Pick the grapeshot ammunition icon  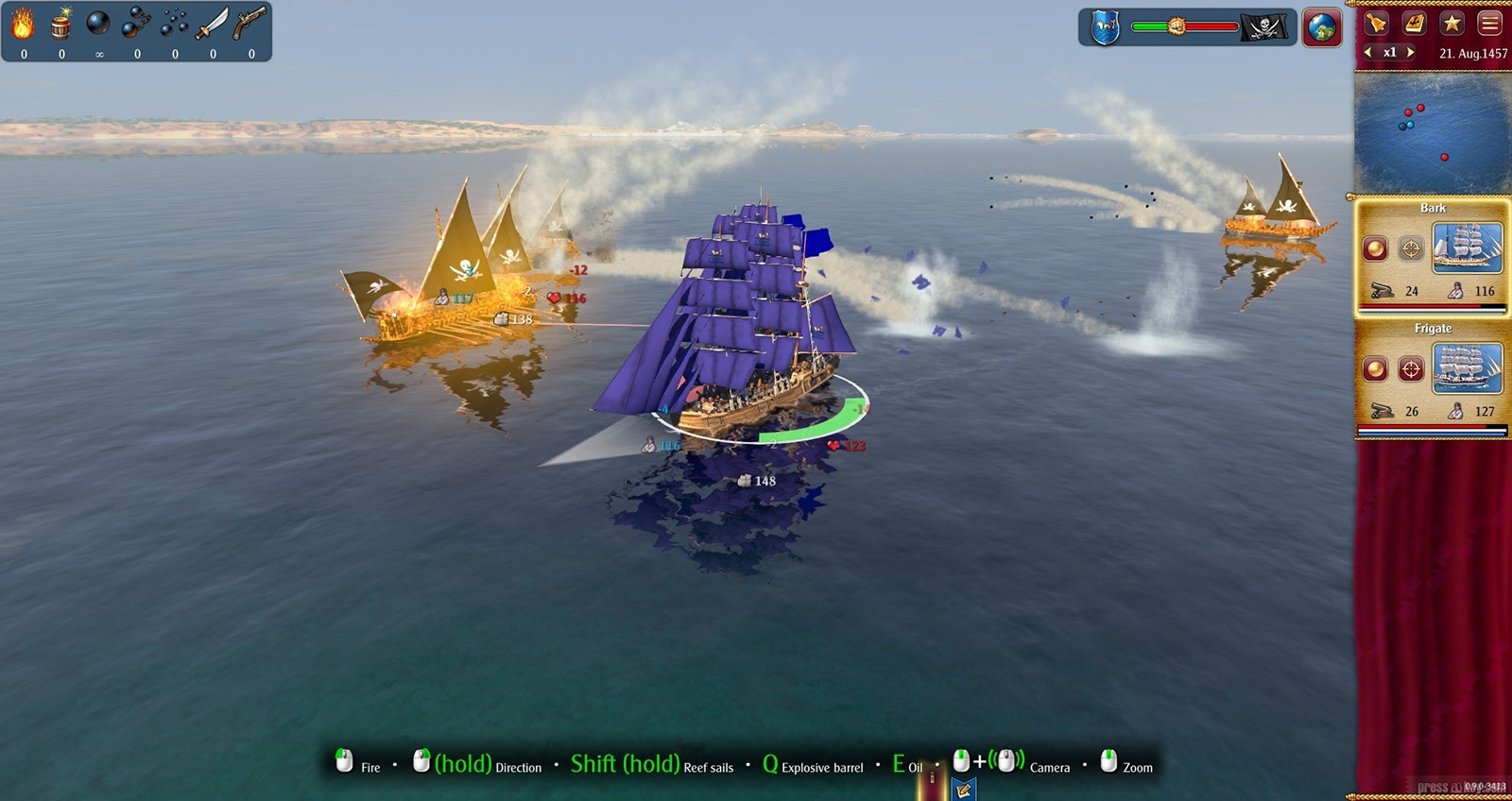[x=175, y=24]
